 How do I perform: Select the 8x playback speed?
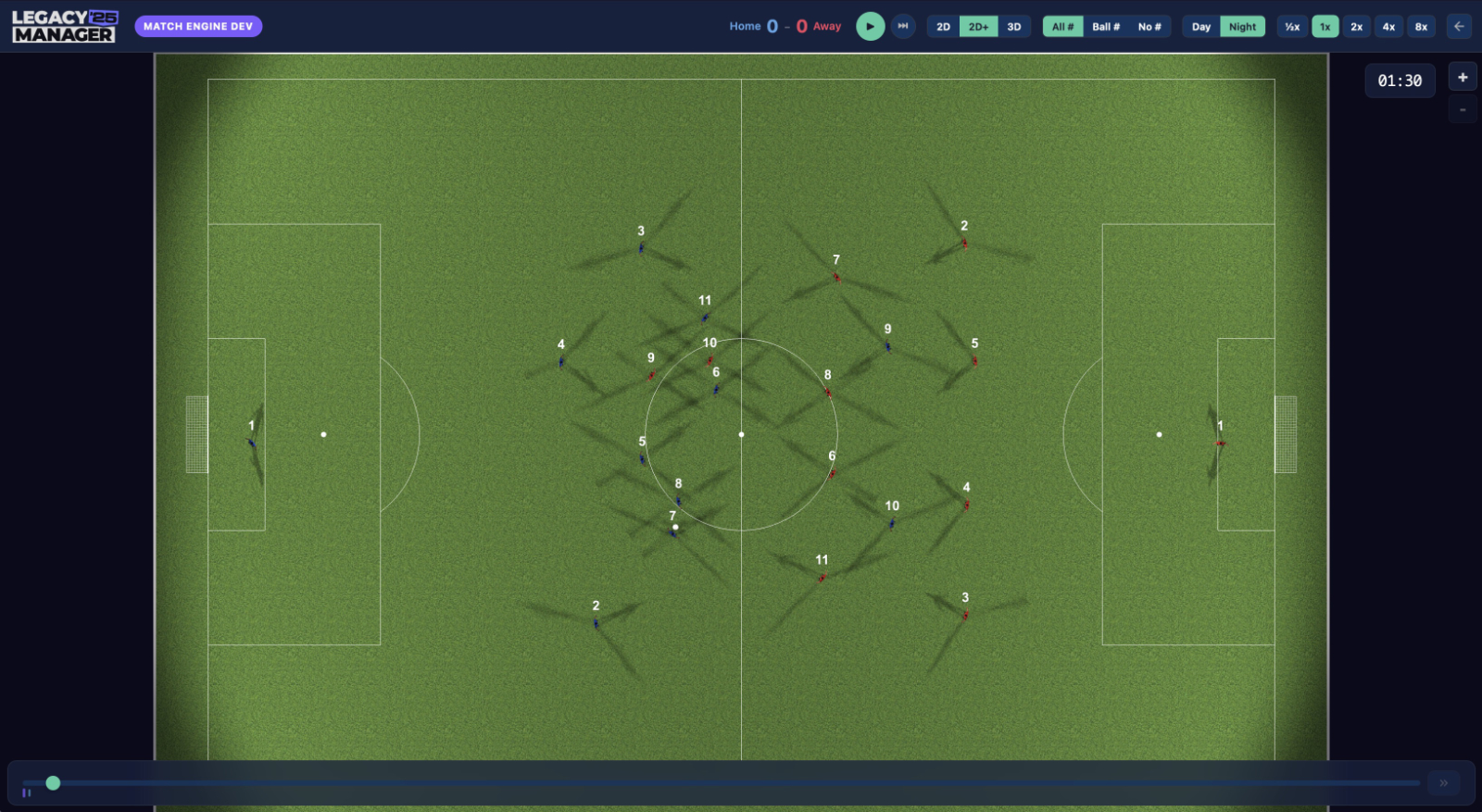(x=1421, y=27)
